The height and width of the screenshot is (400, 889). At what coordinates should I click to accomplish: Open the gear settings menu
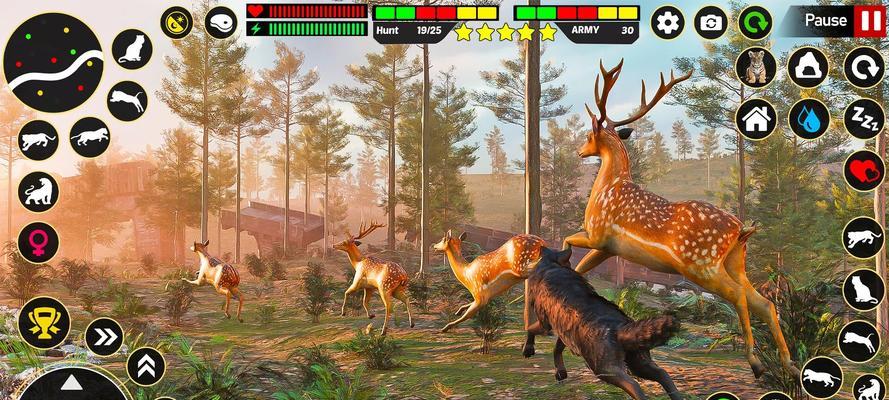(x=667, y=21)
